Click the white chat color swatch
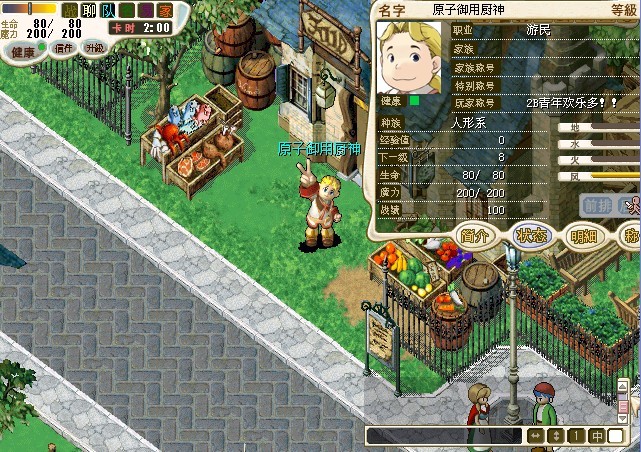The width and height of the screenshot is (641, 452). 615,436
